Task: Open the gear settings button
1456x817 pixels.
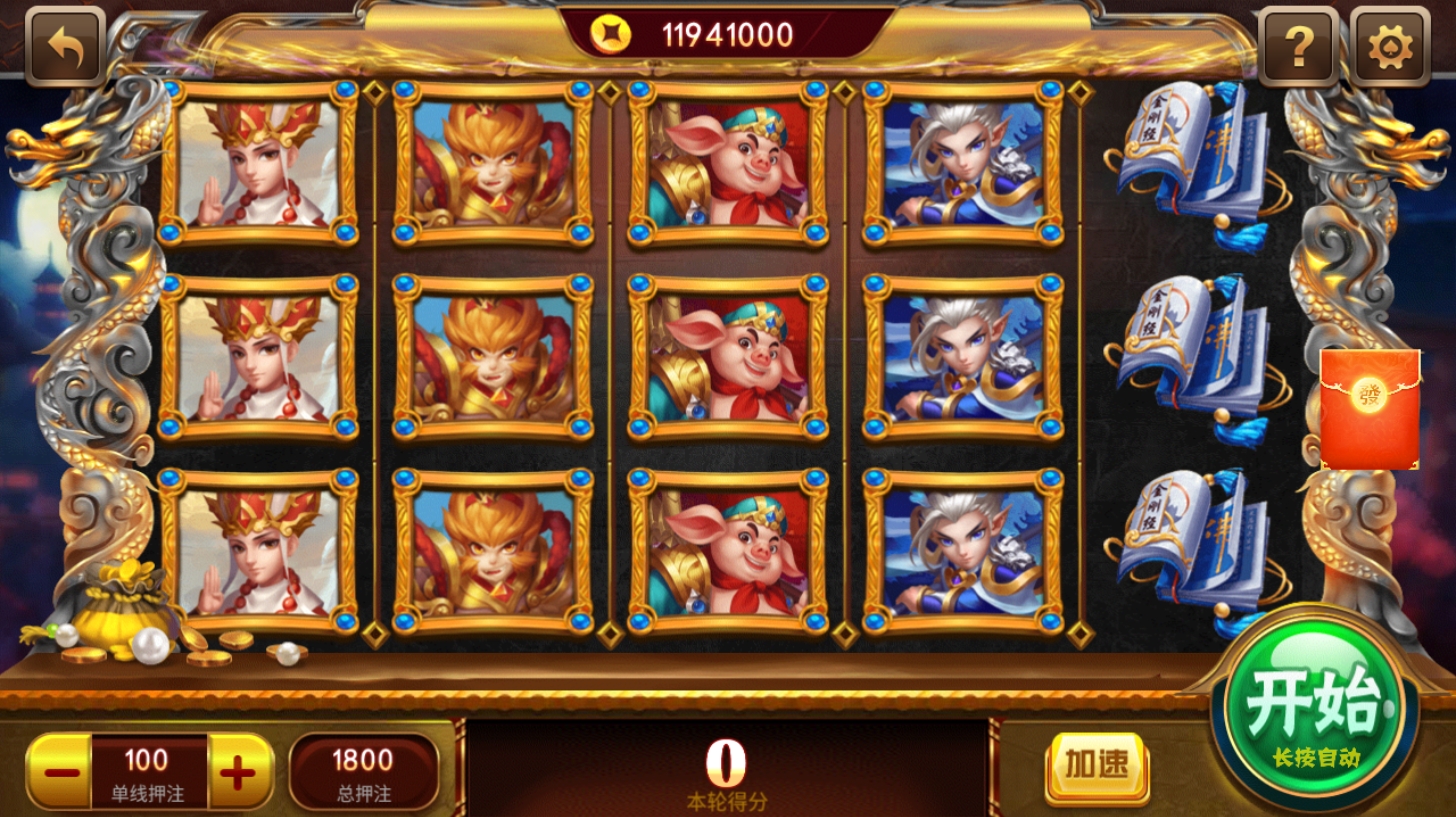Action: [x=1389, y=46]
